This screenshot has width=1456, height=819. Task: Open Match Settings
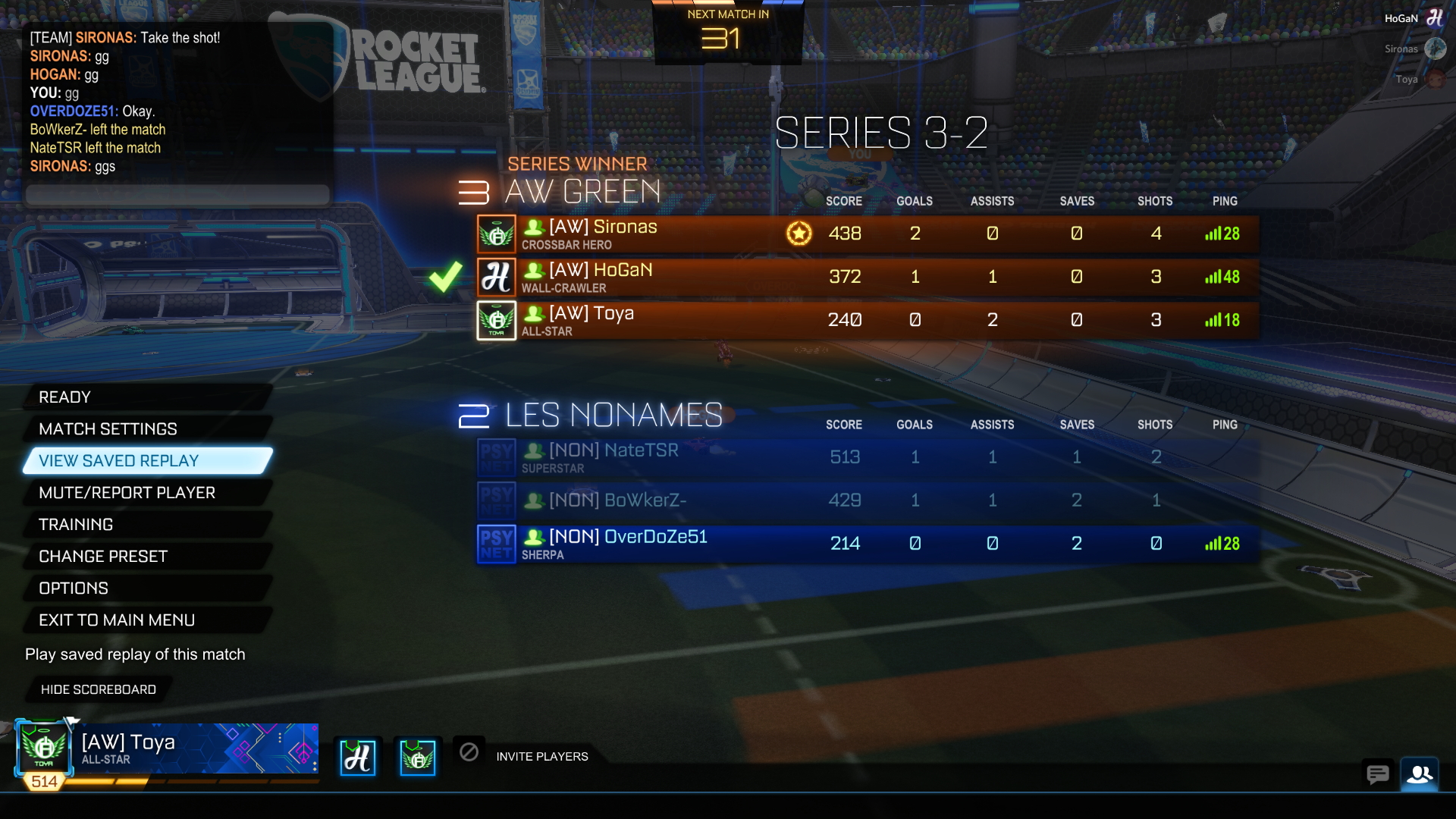tap(144, 429)
